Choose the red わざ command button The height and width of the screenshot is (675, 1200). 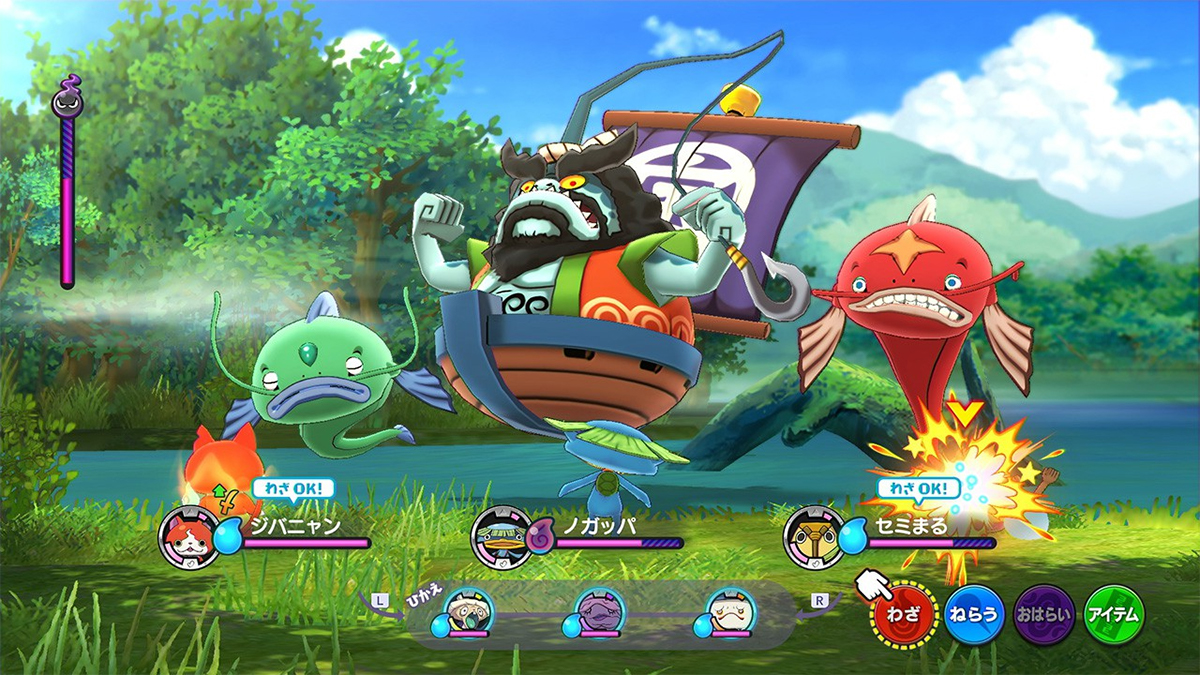(905, 613)
